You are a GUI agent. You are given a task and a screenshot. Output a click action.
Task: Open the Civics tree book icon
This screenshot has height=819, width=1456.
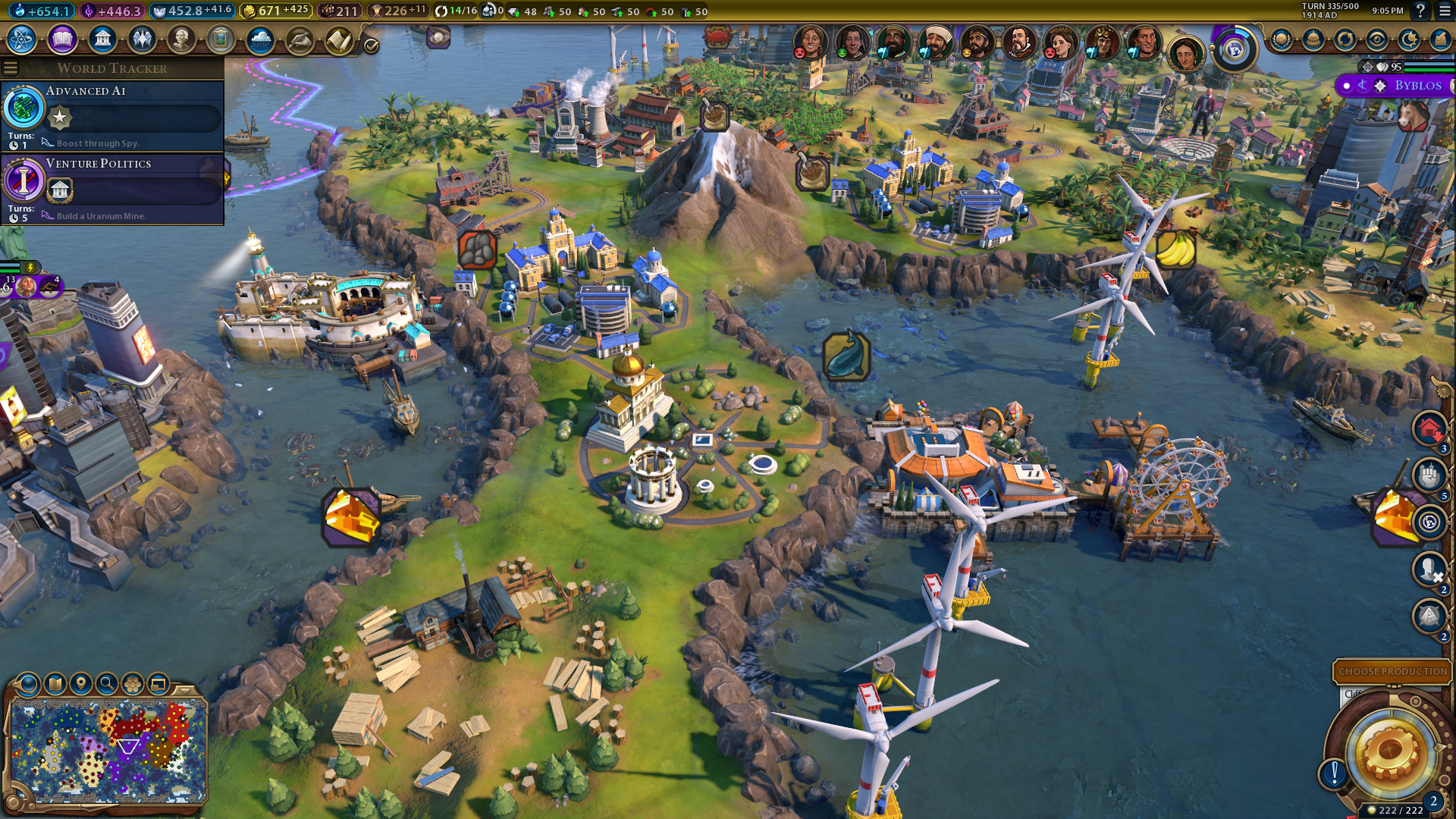(62, 39)
